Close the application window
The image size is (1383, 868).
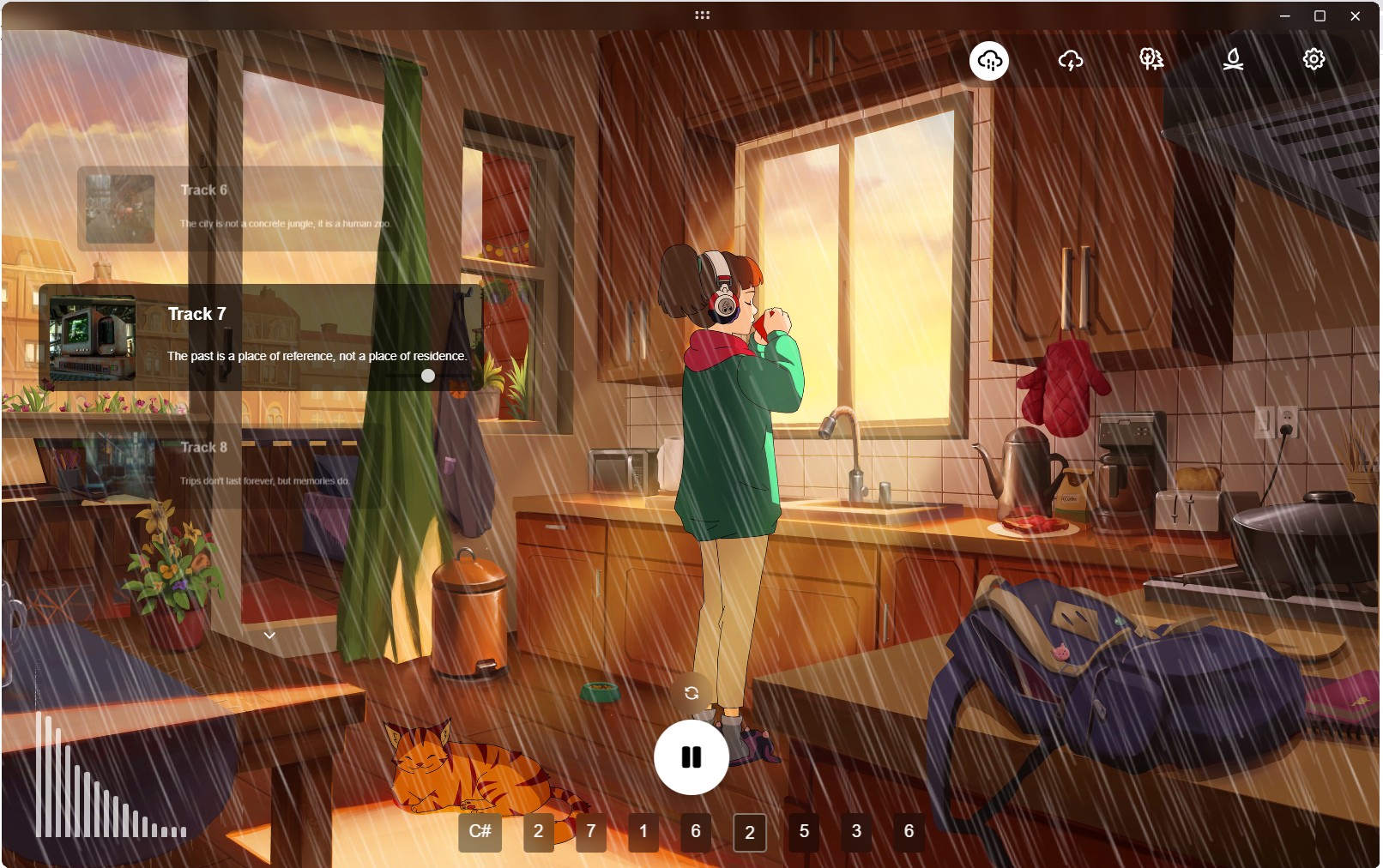(1356, 15)
